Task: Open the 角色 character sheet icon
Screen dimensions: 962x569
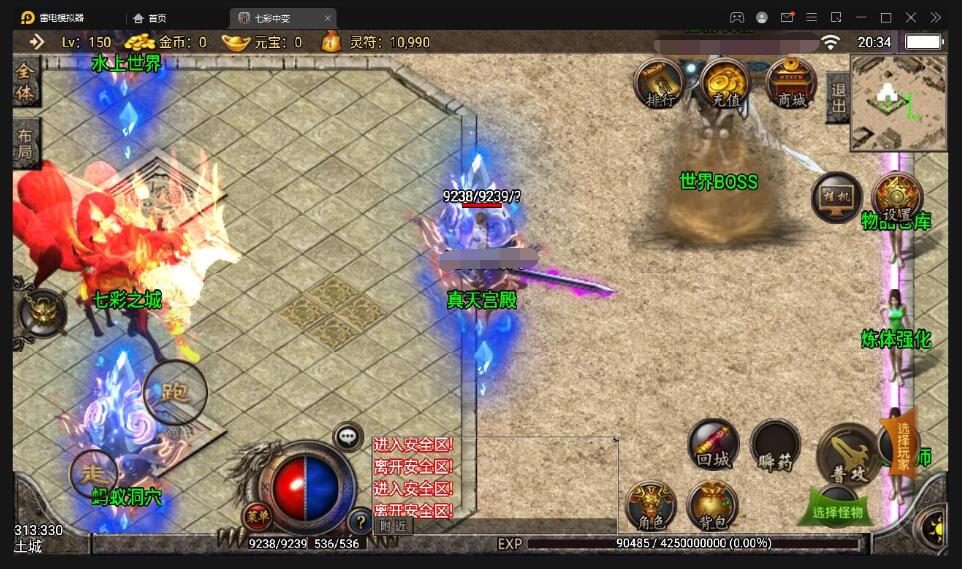Action: (650, 506)
